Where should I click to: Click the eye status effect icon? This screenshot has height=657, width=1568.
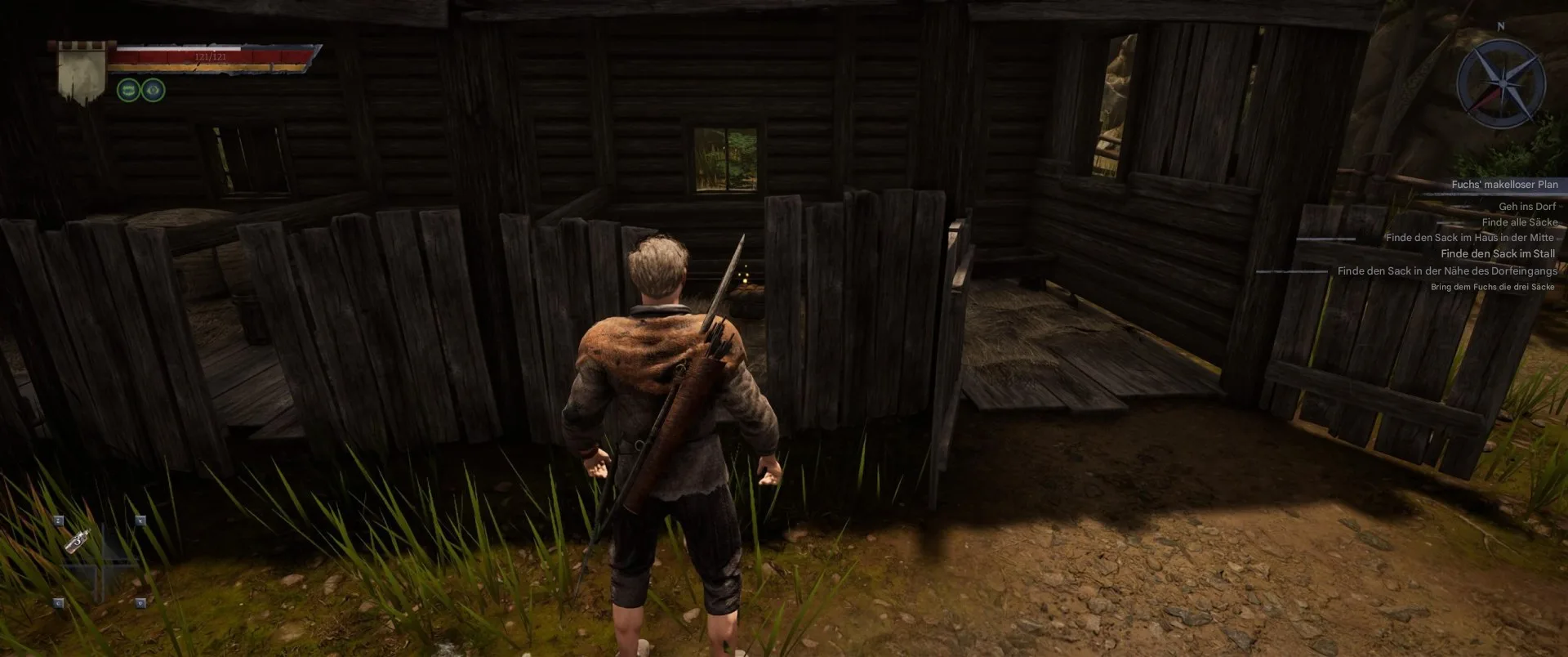tap(154, 90)
